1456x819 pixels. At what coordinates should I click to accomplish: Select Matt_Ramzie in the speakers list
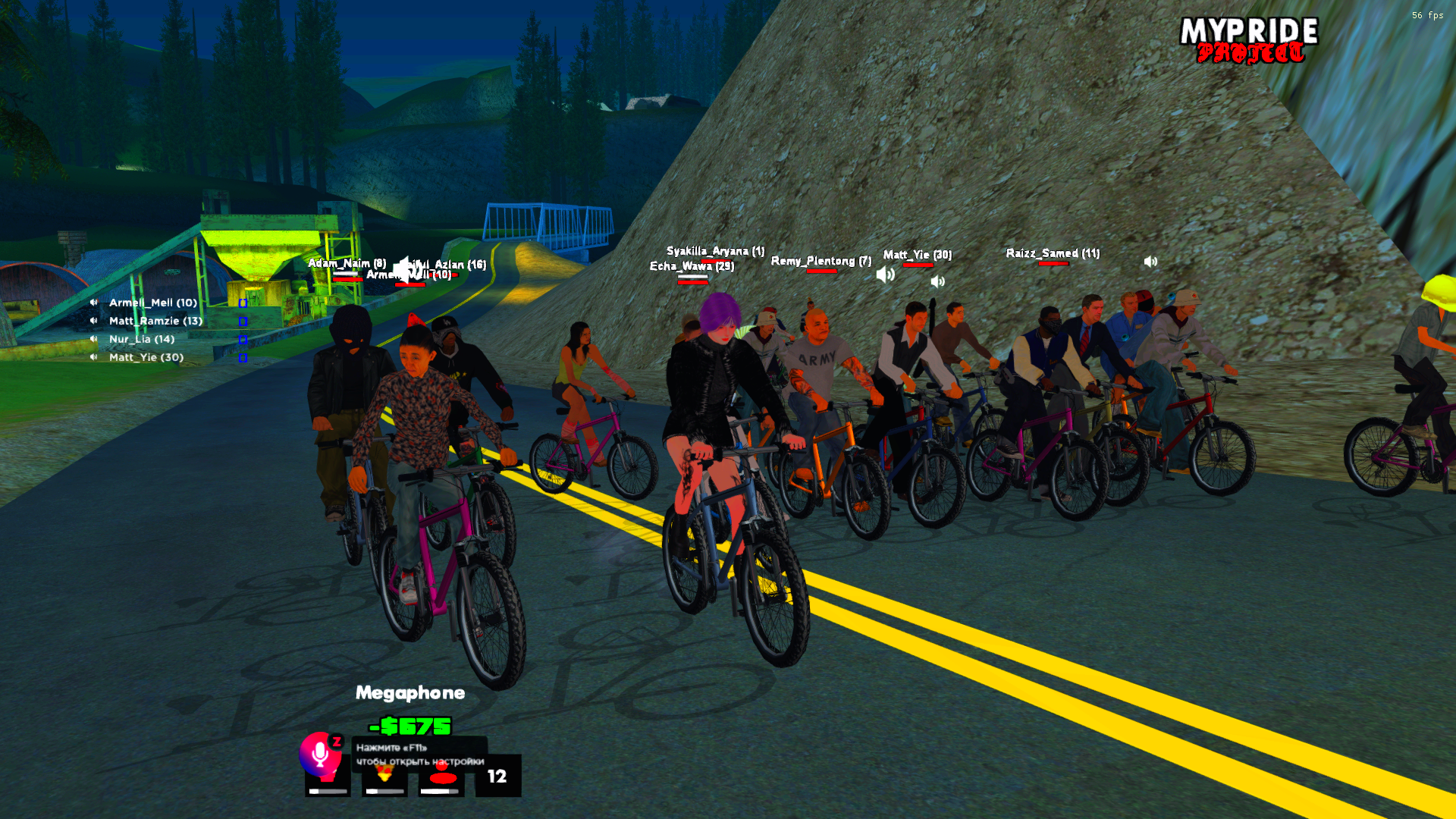(155, 321)
